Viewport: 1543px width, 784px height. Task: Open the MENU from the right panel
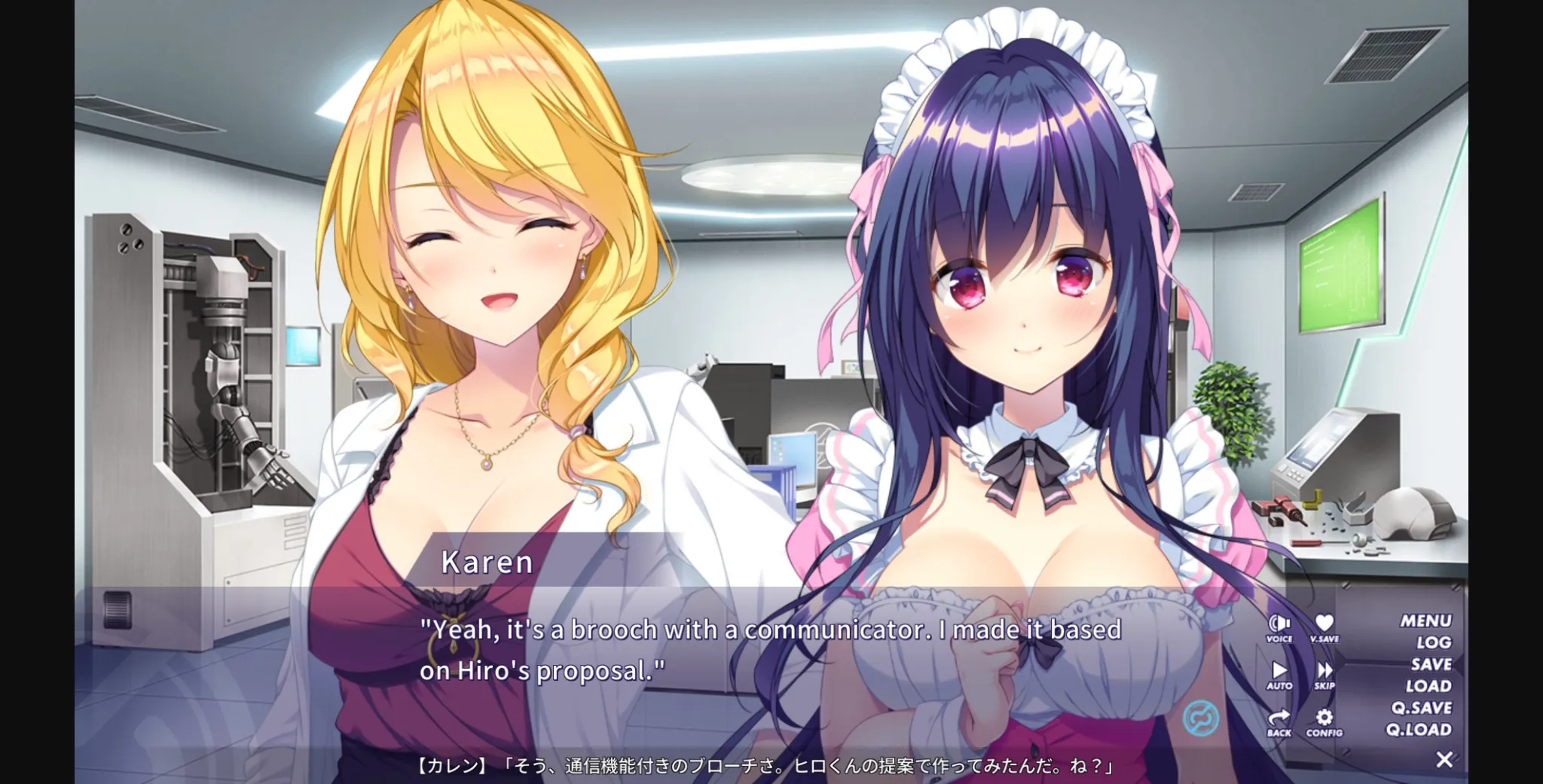[1426, 619]
